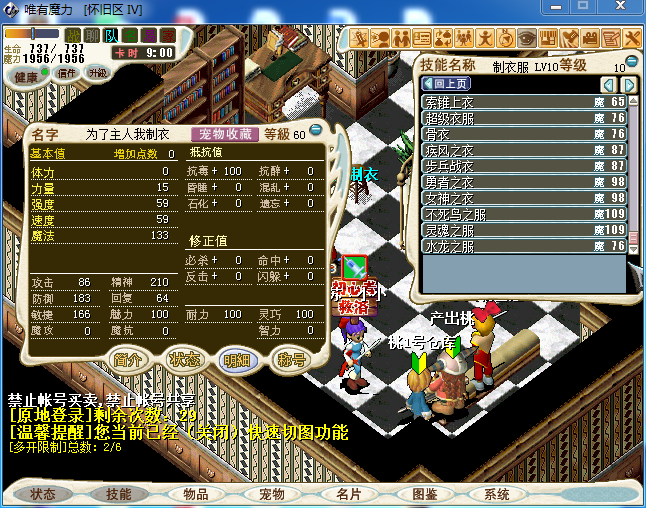Click the 升级 level-up button

pos(98,73)
